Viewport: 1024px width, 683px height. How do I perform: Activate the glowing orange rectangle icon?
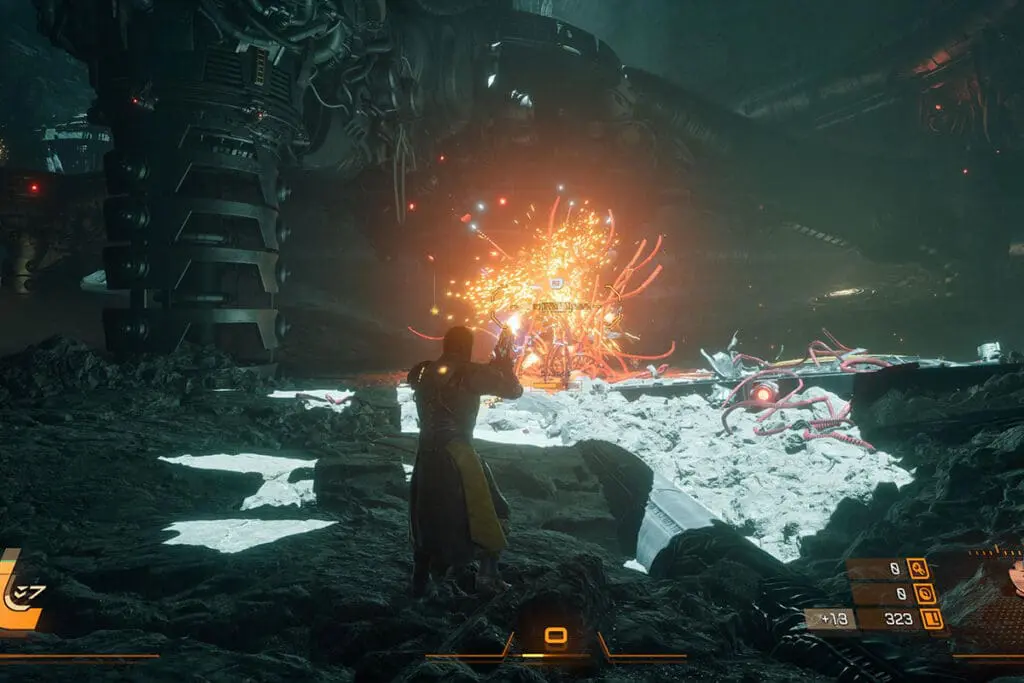coord(555,635)
